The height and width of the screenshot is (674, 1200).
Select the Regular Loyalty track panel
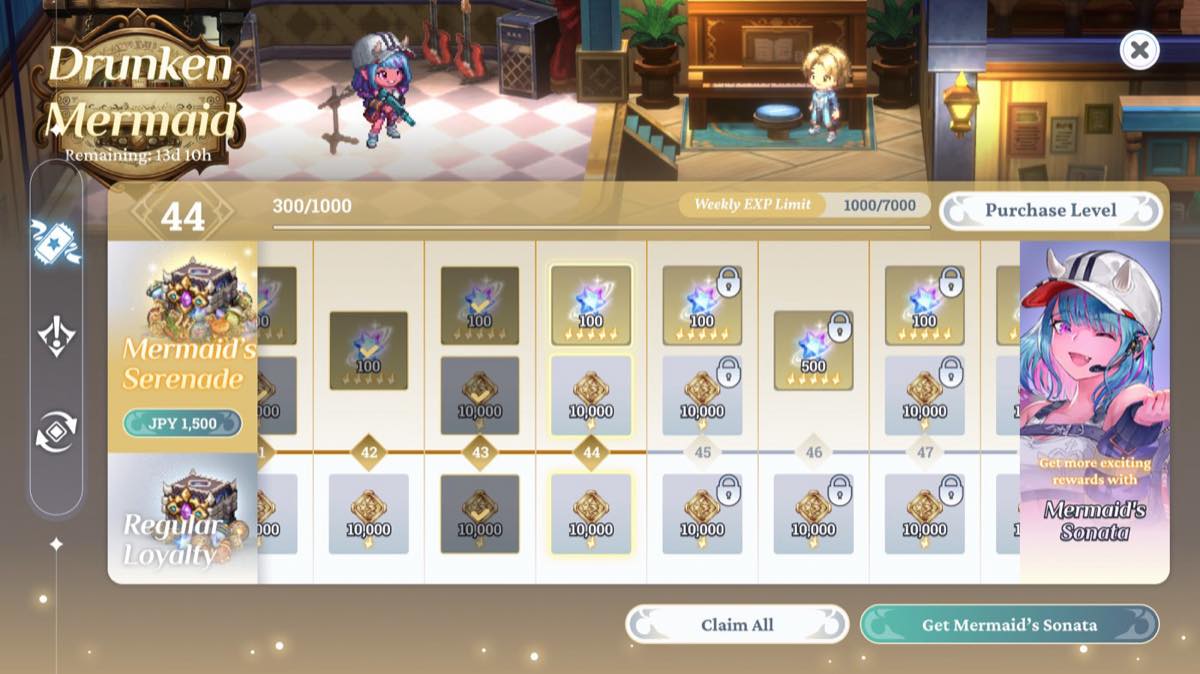(182, 518)
